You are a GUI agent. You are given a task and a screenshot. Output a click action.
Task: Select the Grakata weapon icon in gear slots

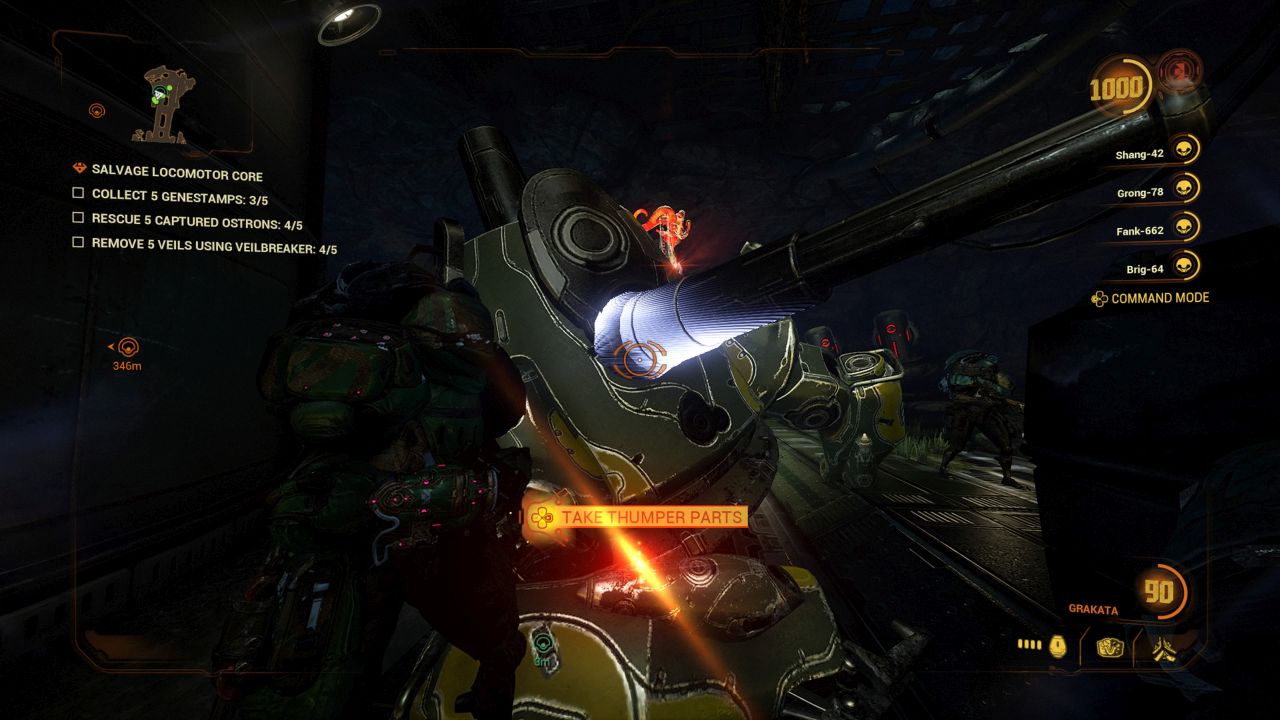[x=1110, y=648]
